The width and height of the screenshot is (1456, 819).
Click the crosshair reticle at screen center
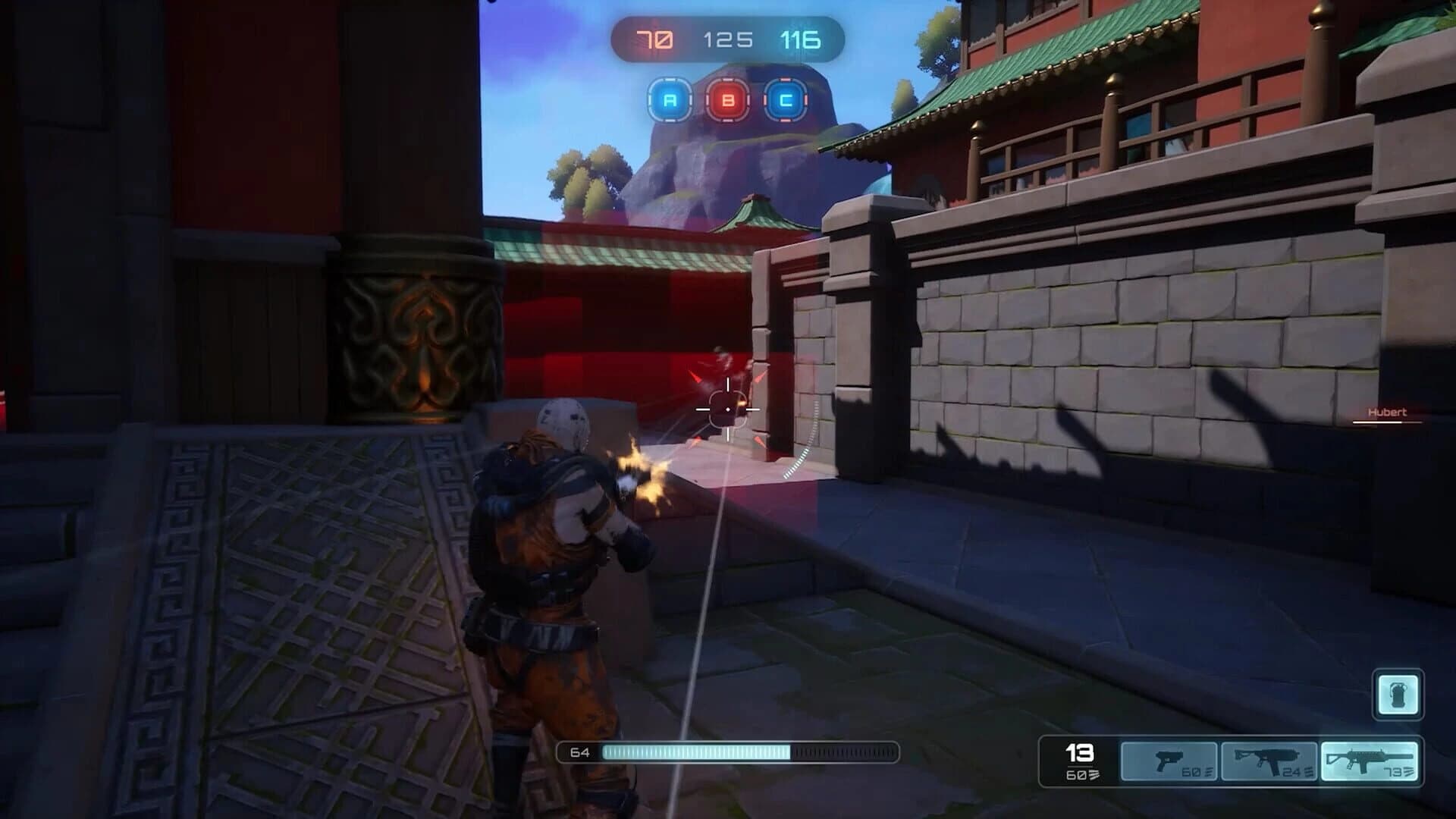point(728,409)
